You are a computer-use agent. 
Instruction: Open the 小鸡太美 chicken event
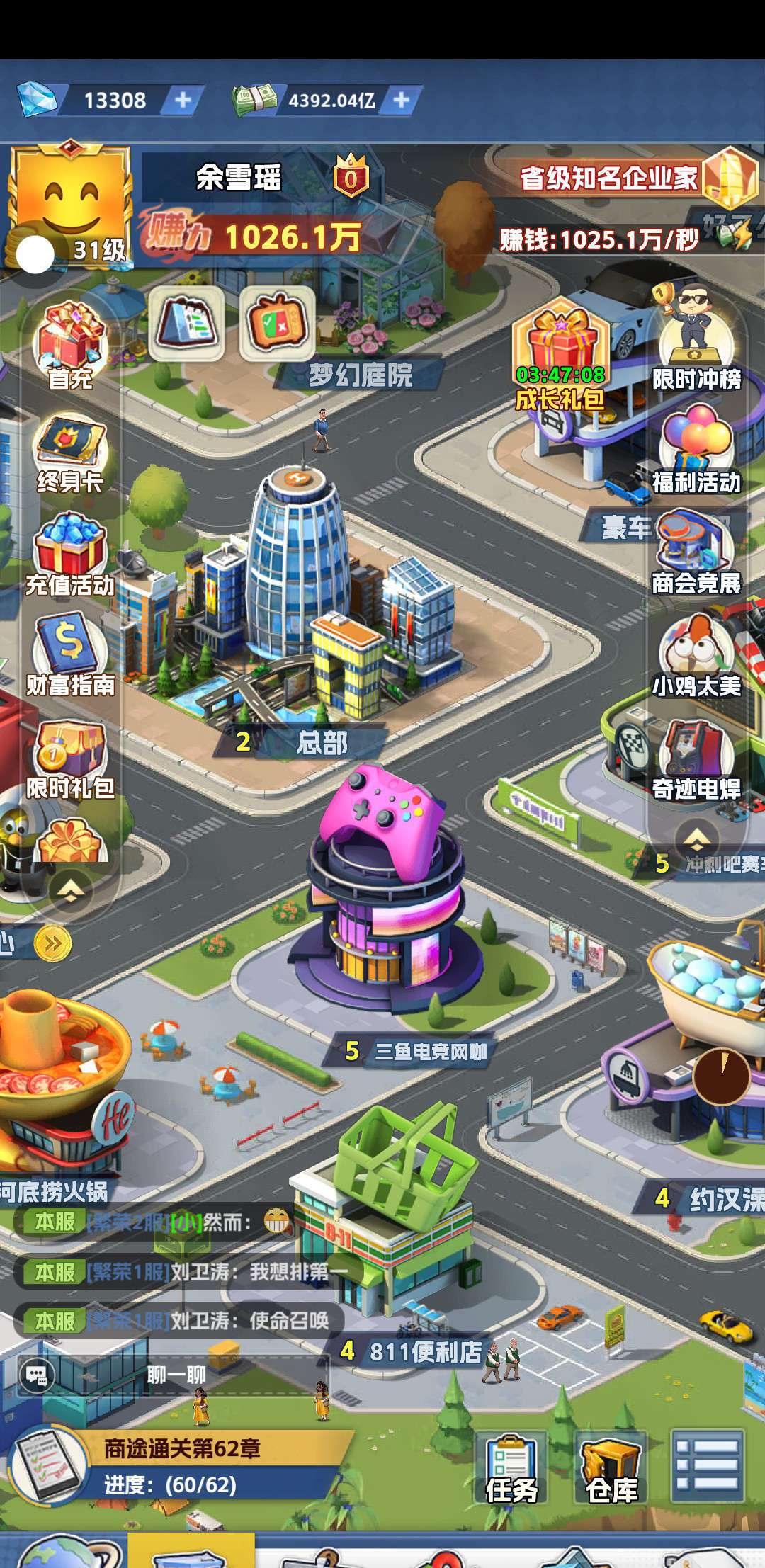coord(696,653)
